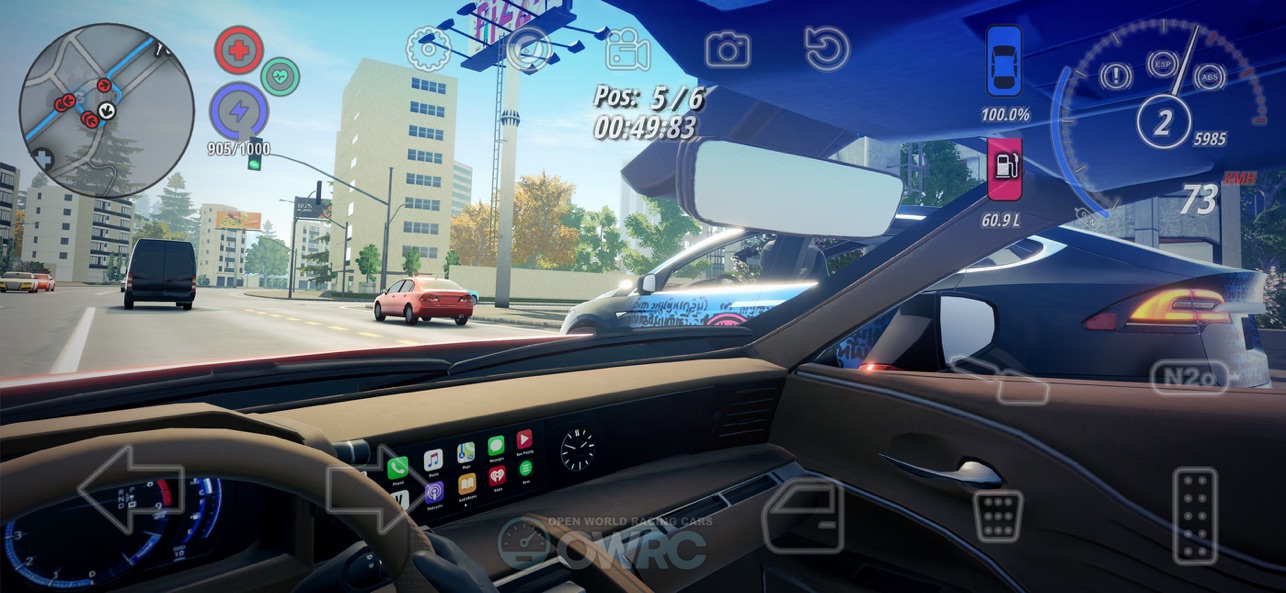Screen dimensions: 1286x593
Task: Select the green heartbeat icon
Action: (x=280, y=76)
